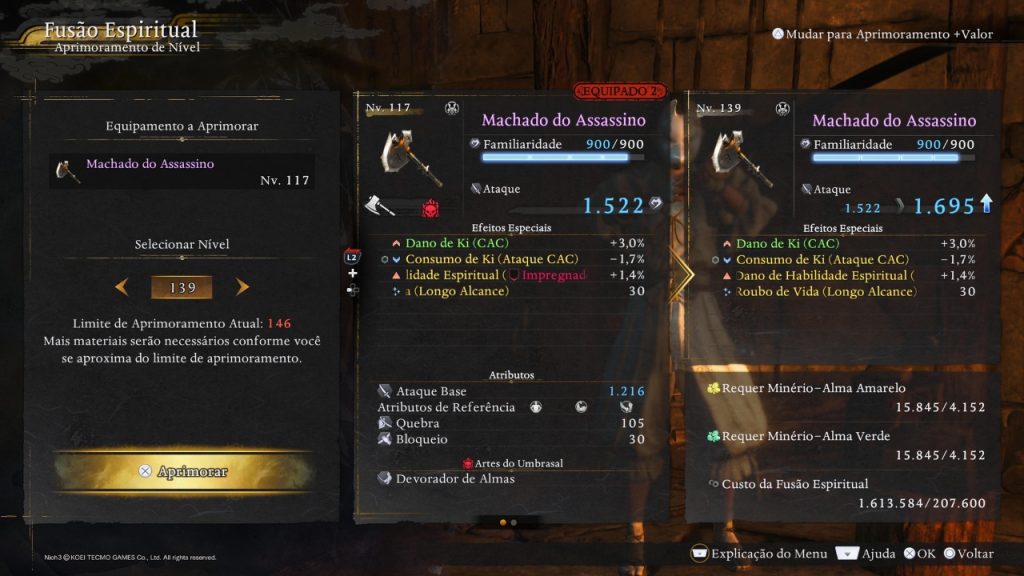The height and width of the screenshot is (576, 1024).
Task: Select the Devorador de Almas art entry
Action: (x=455, y=479)
